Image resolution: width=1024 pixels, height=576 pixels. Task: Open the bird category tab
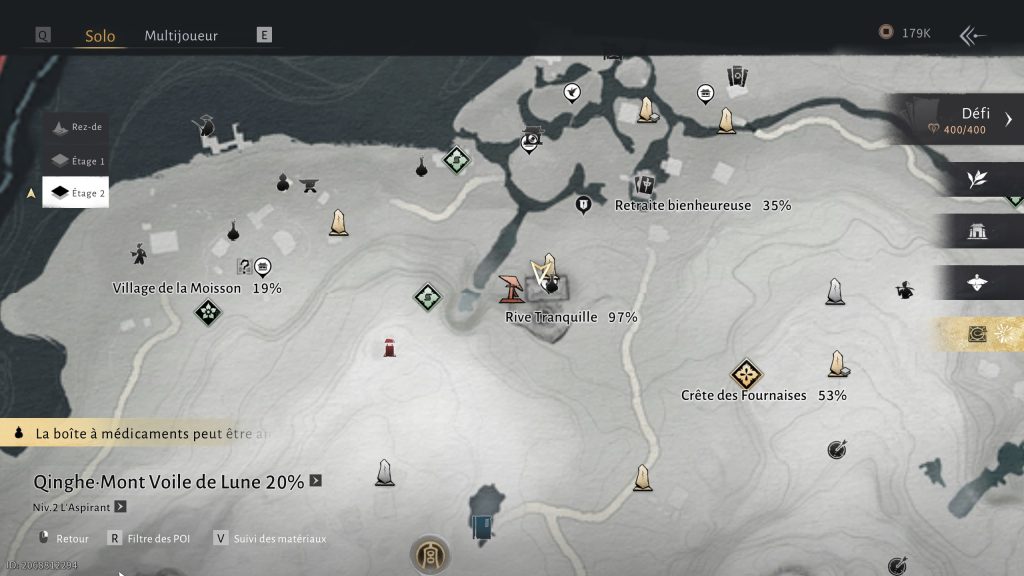click(977, 283)
